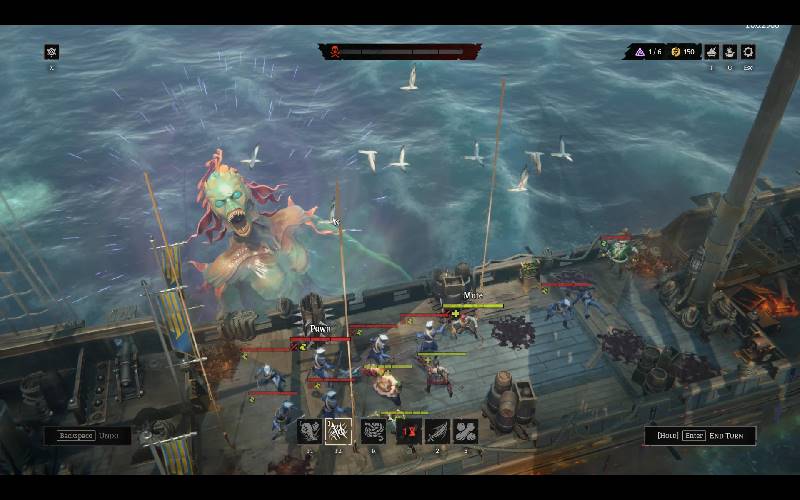Click the End Turn button
The image size is (800, 500).
(x=700, y=436)
